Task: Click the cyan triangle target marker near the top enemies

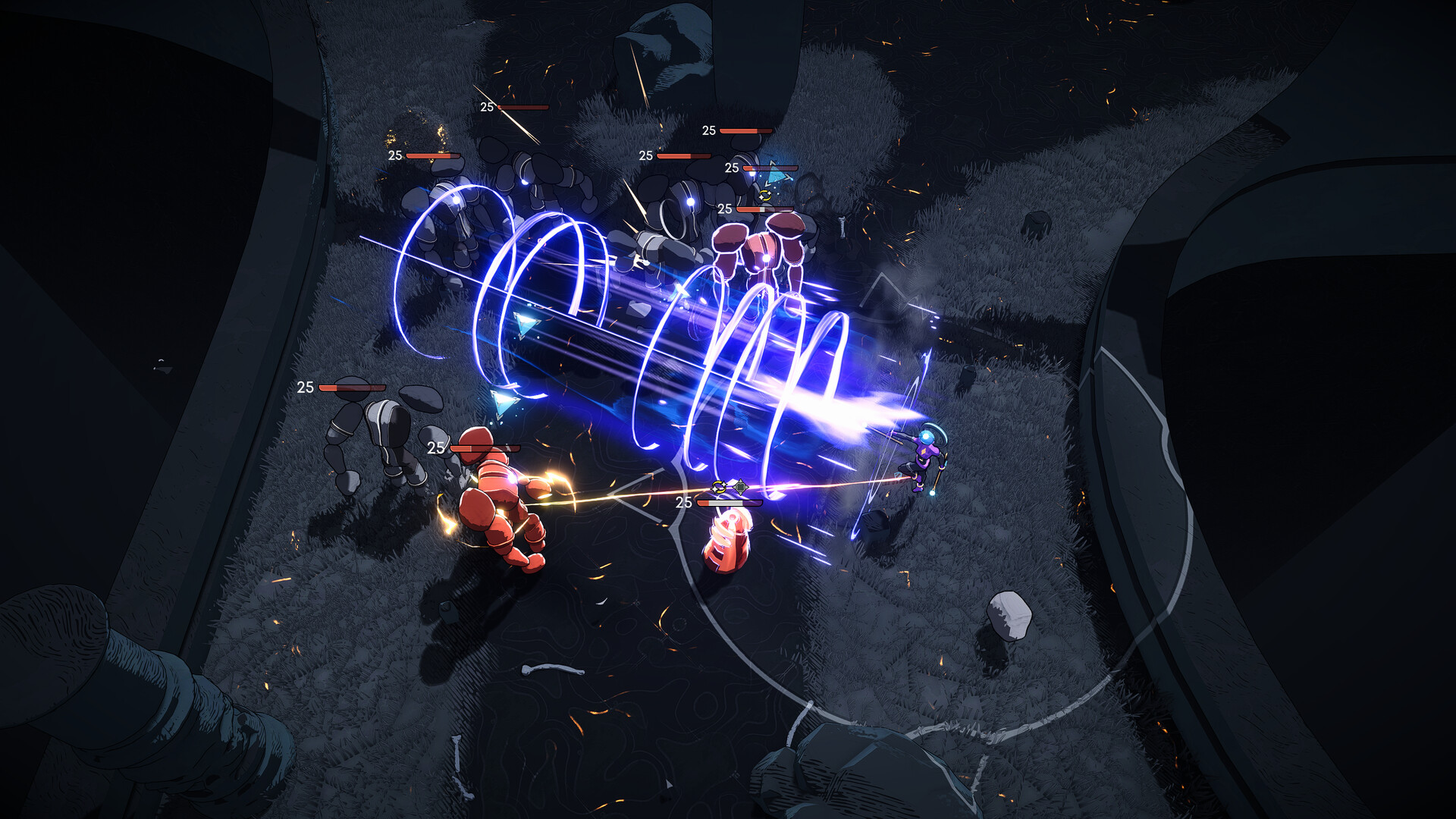Action: [x=777, y=175]
